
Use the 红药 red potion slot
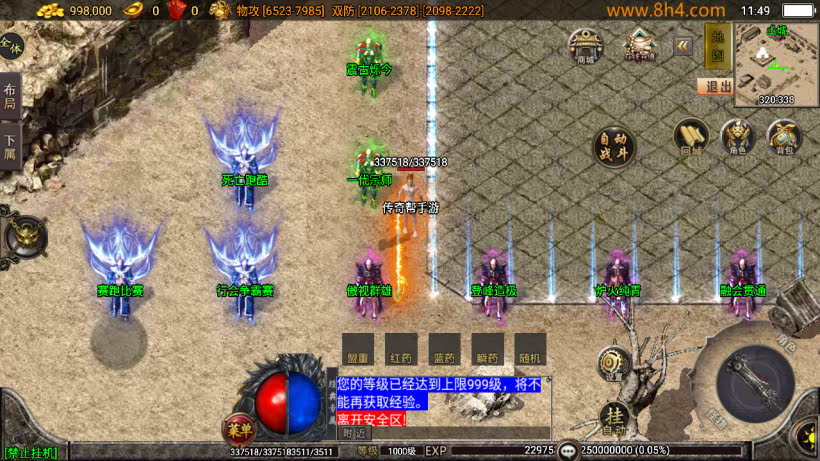coord(401,350)
